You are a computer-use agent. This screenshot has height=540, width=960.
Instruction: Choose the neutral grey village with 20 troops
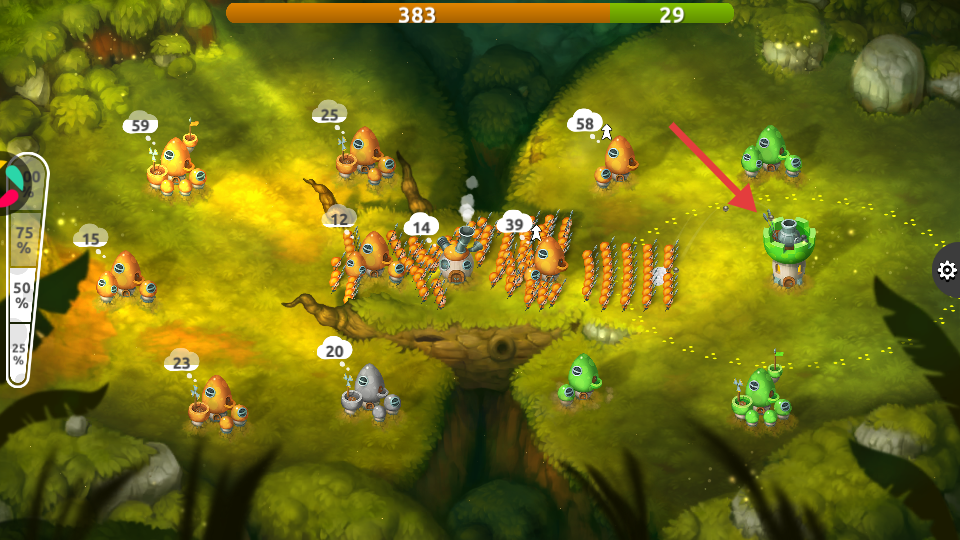370,392
